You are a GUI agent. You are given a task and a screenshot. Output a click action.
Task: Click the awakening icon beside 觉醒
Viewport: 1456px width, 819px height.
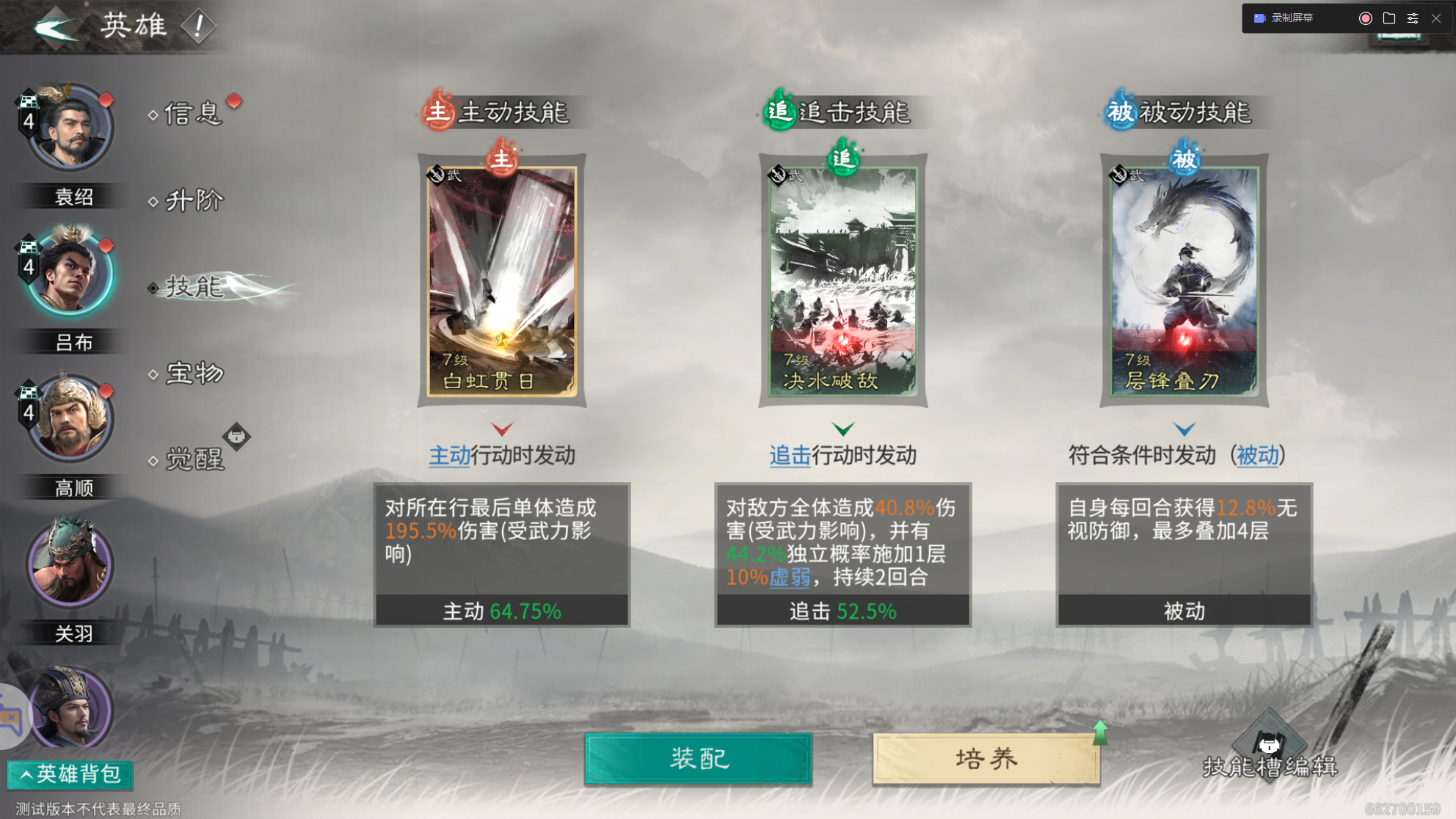(x=236, y=436)
